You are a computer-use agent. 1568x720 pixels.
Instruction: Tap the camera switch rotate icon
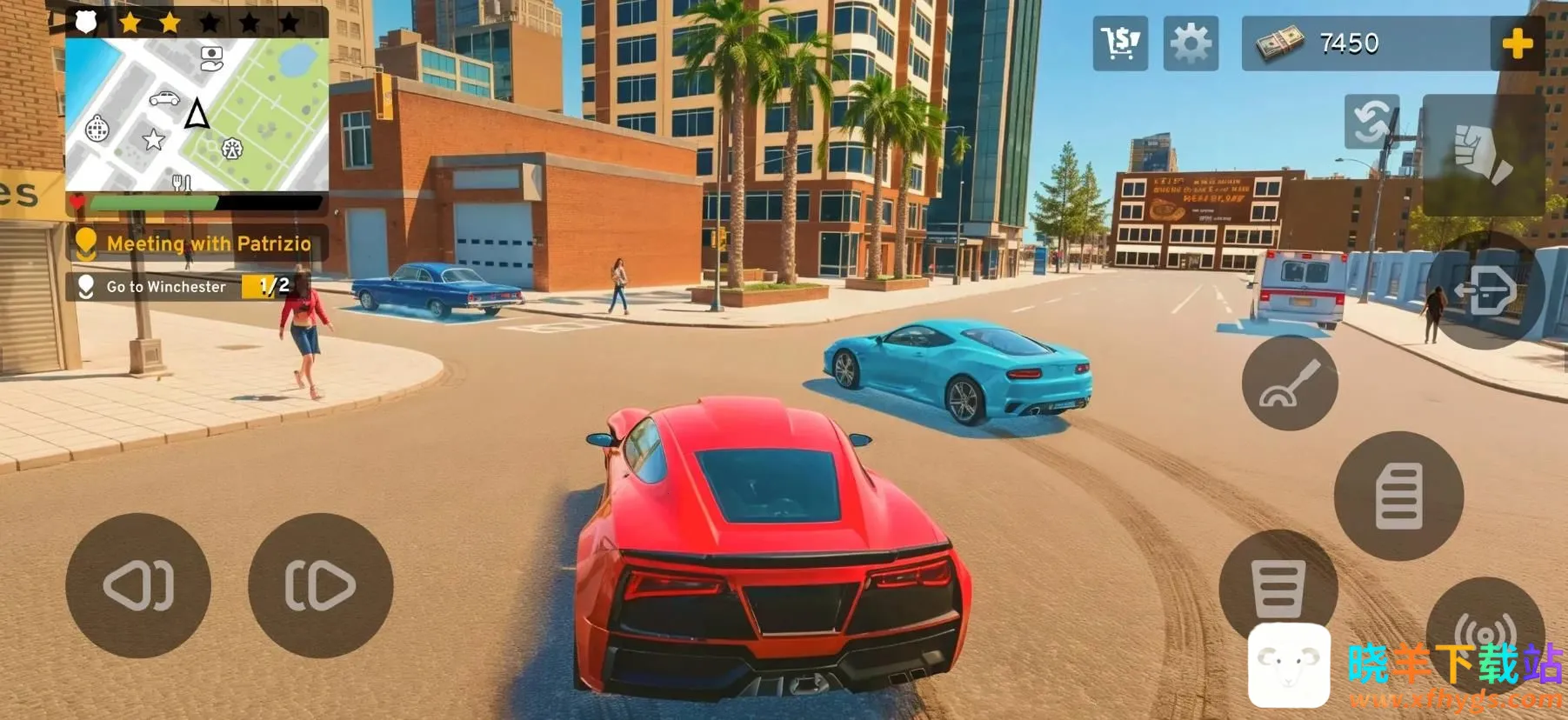1371,122
